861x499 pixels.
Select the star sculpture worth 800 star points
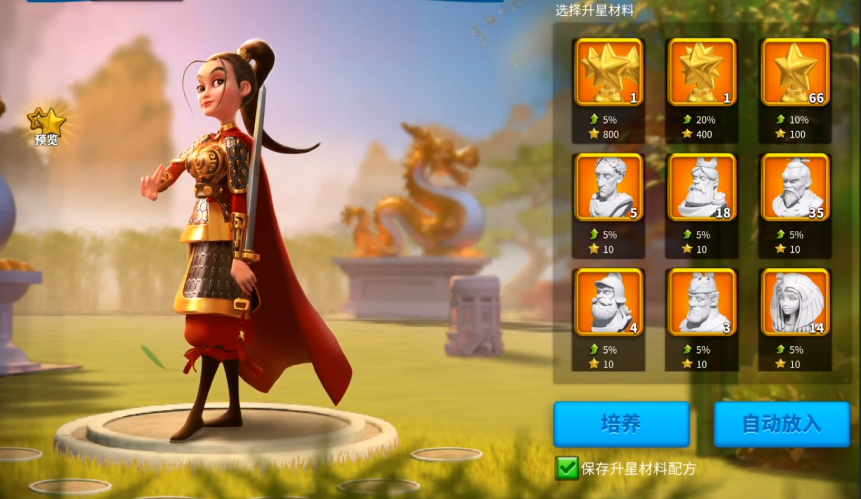tap(608, 72)
